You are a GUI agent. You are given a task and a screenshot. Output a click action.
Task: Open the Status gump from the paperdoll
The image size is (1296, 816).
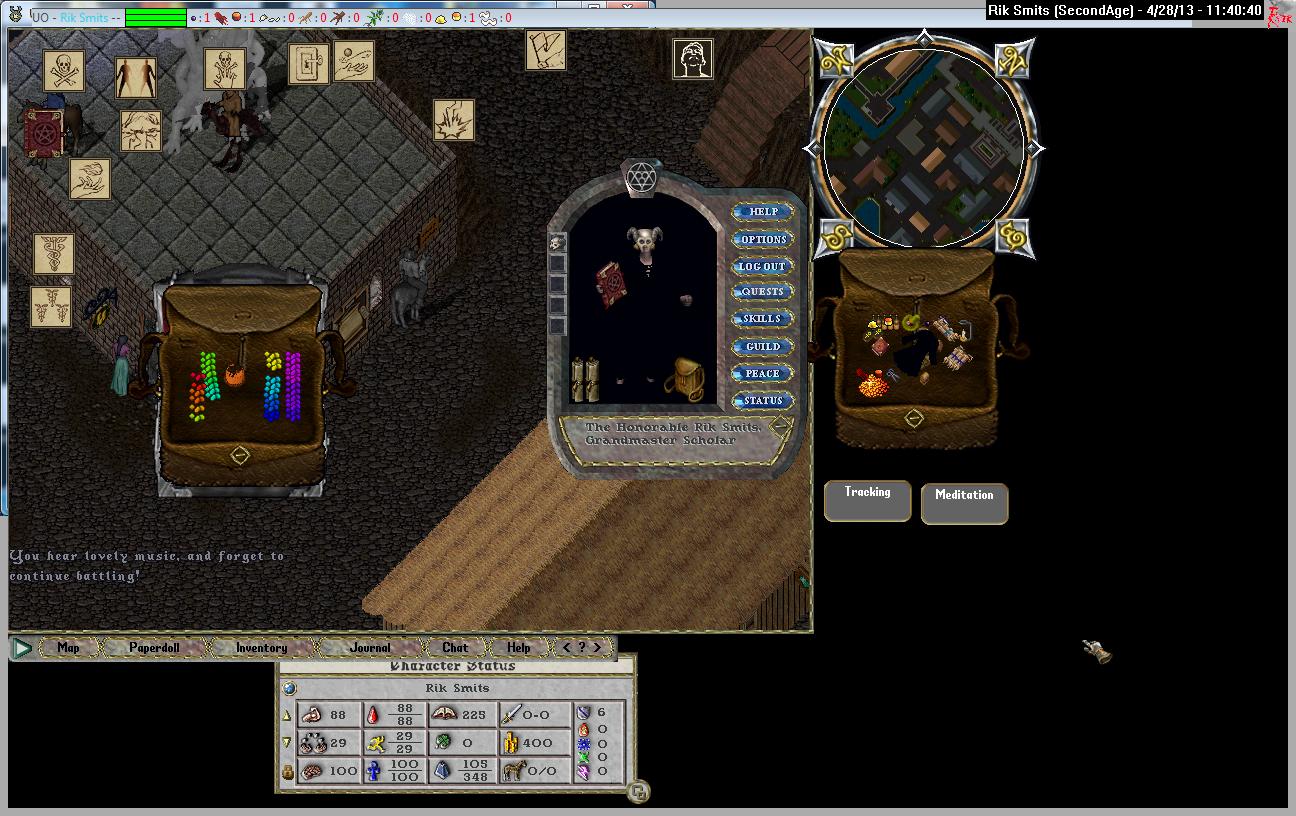point(763,400)
